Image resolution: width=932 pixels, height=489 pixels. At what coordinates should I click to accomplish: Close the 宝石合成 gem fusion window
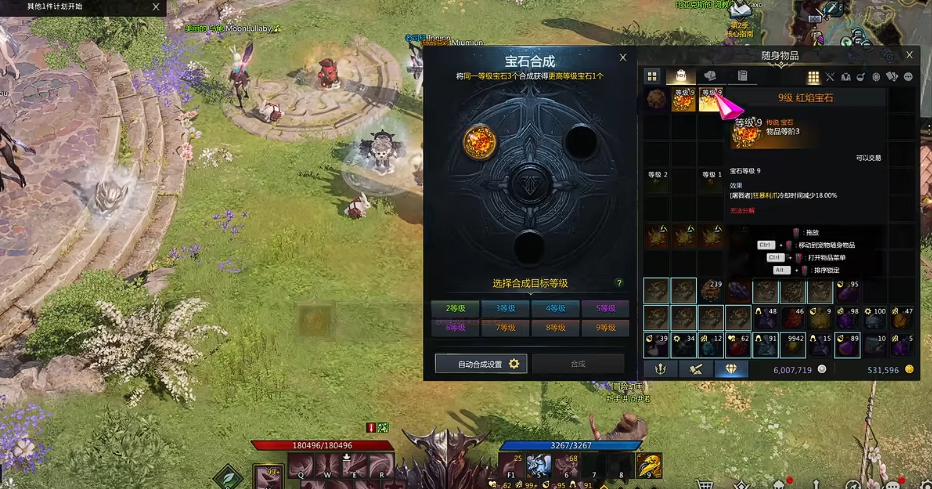(623, 58)
